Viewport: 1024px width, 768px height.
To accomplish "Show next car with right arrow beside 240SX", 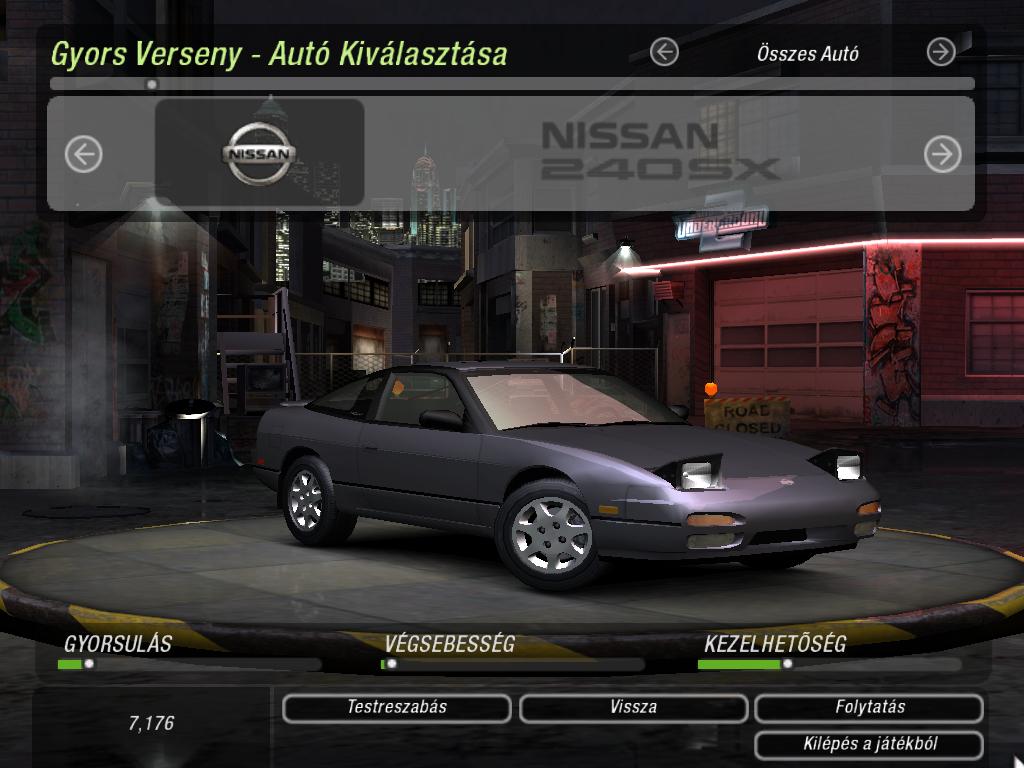I will [x=942, y=154].
